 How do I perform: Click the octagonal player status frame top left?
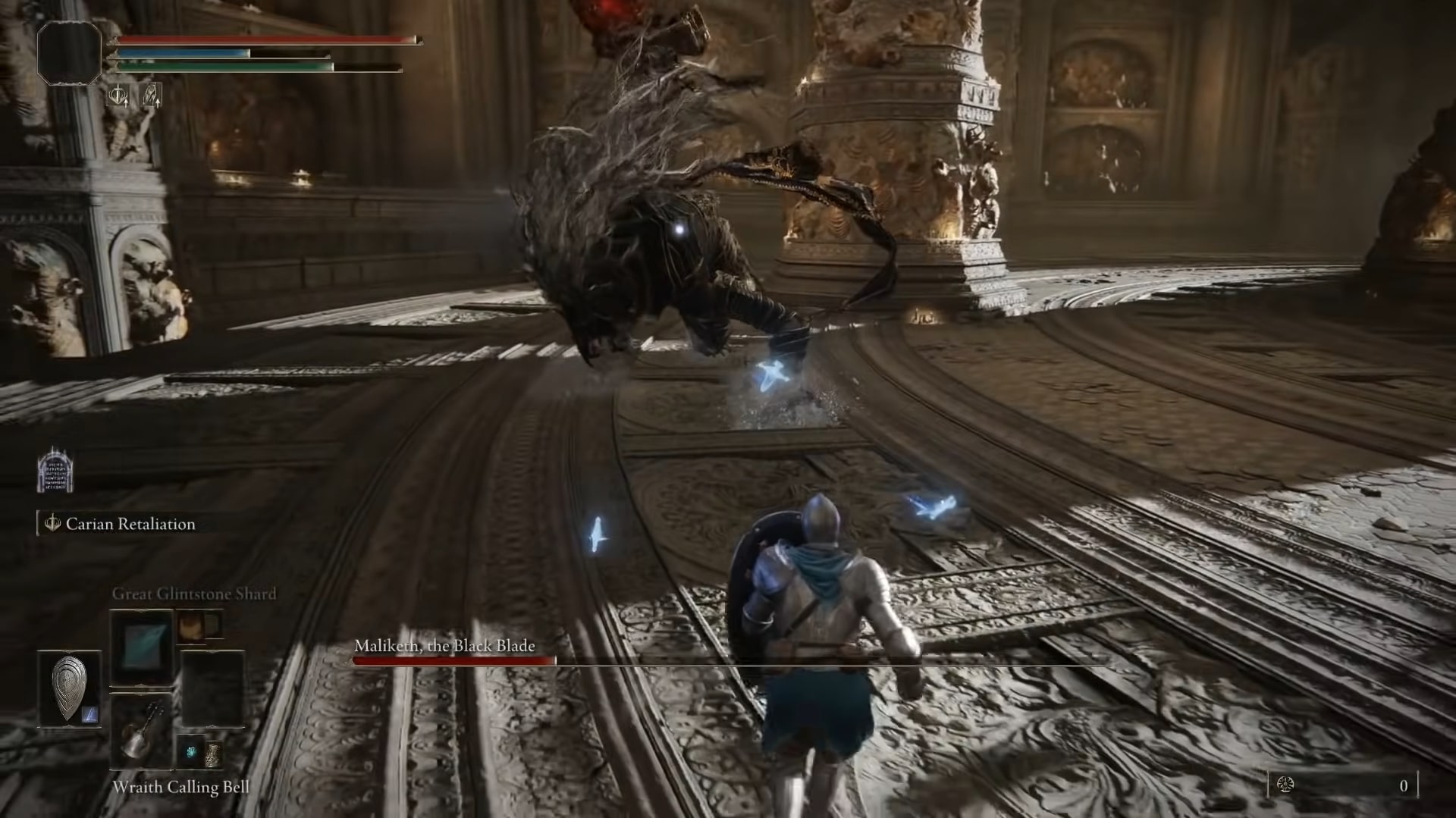[71, 52]
